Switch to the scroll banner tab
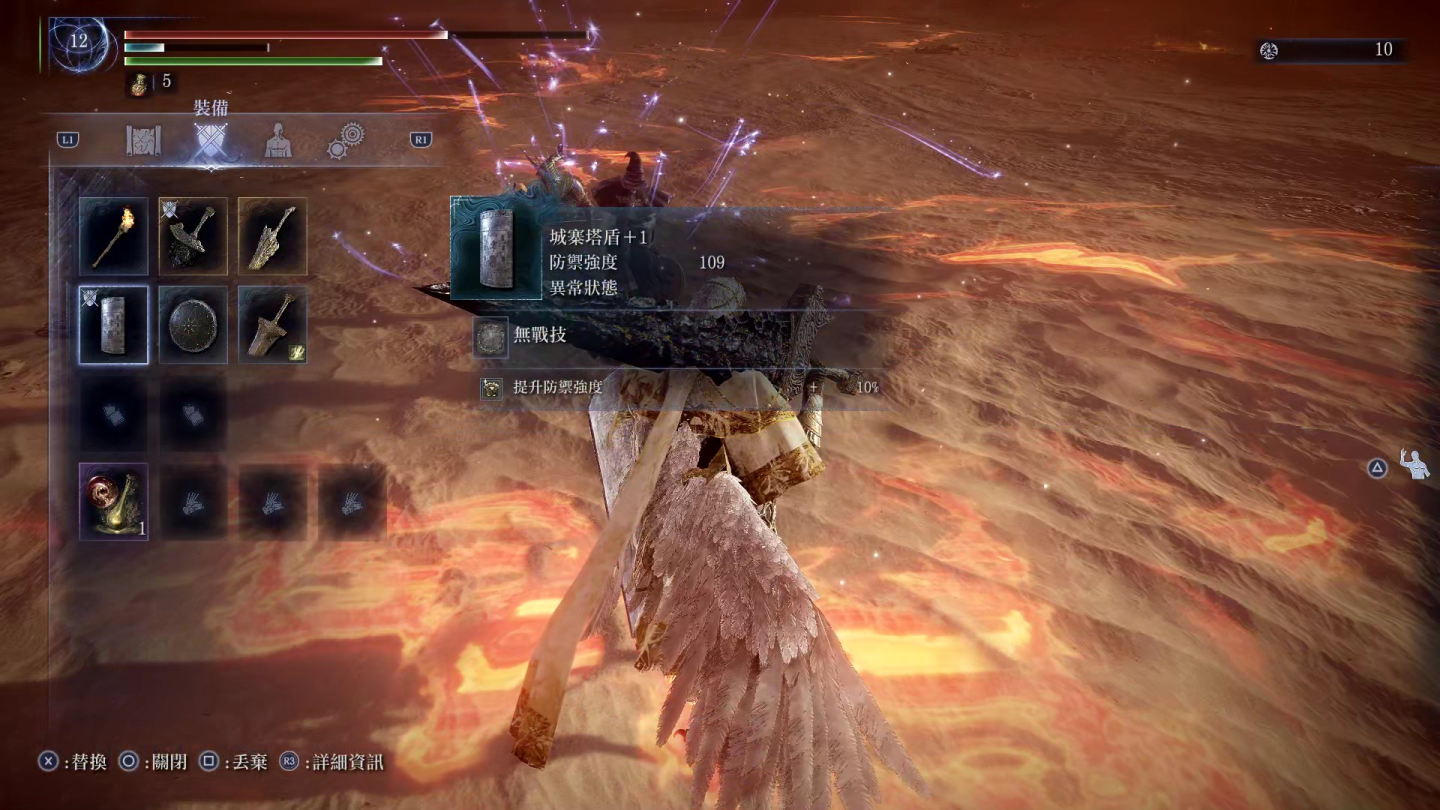 click(144, 141)
